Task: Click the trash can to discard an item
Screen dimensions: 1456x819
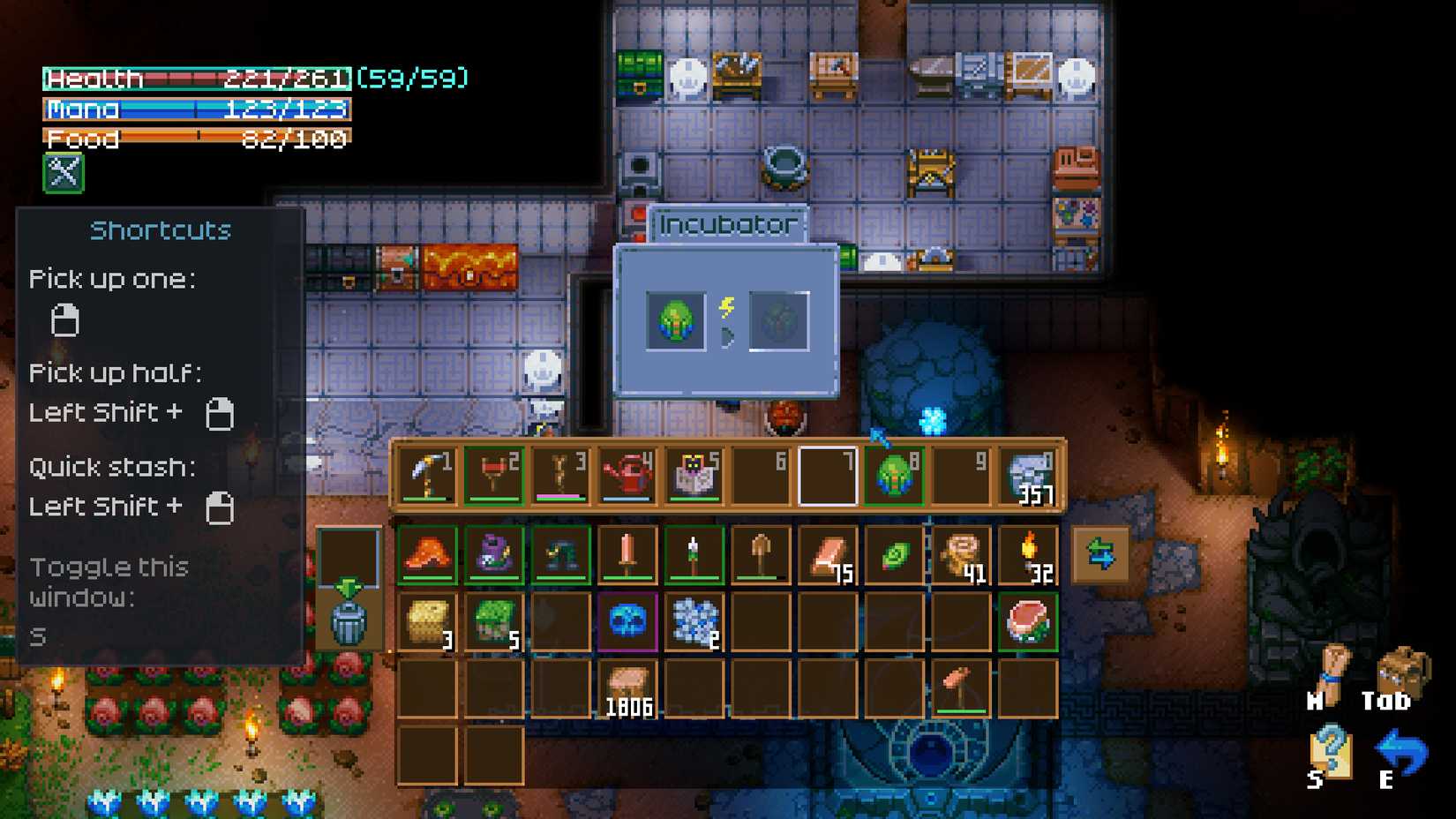Action: pyautogui.click(x=349, y=622)
